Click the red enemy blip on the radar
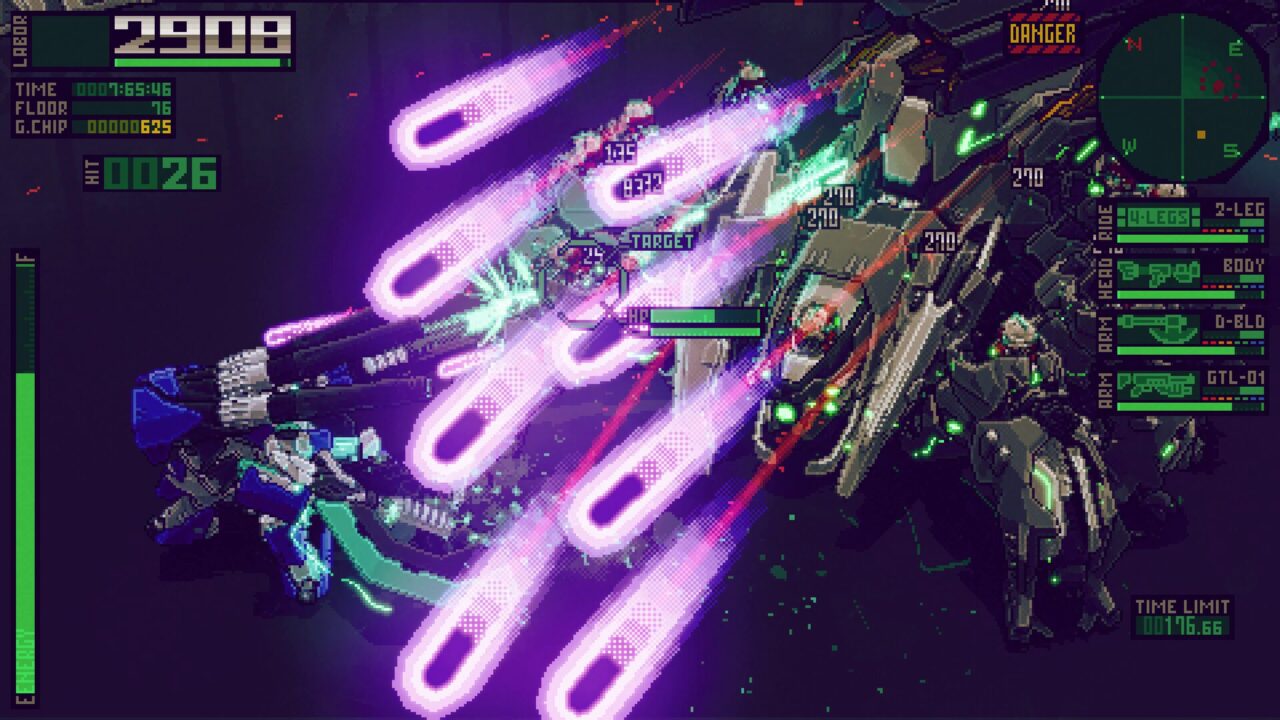The height and width of the screenshot is (720, 1280). 1218,86
